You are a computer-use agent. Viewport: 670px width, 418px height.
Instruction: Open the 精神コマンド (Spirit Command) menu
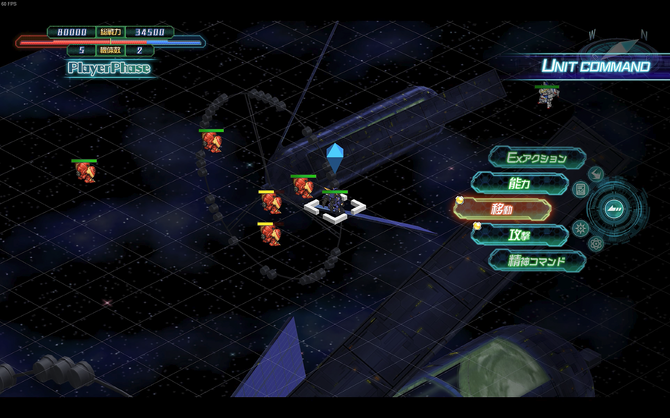click(x=537, y=261)
